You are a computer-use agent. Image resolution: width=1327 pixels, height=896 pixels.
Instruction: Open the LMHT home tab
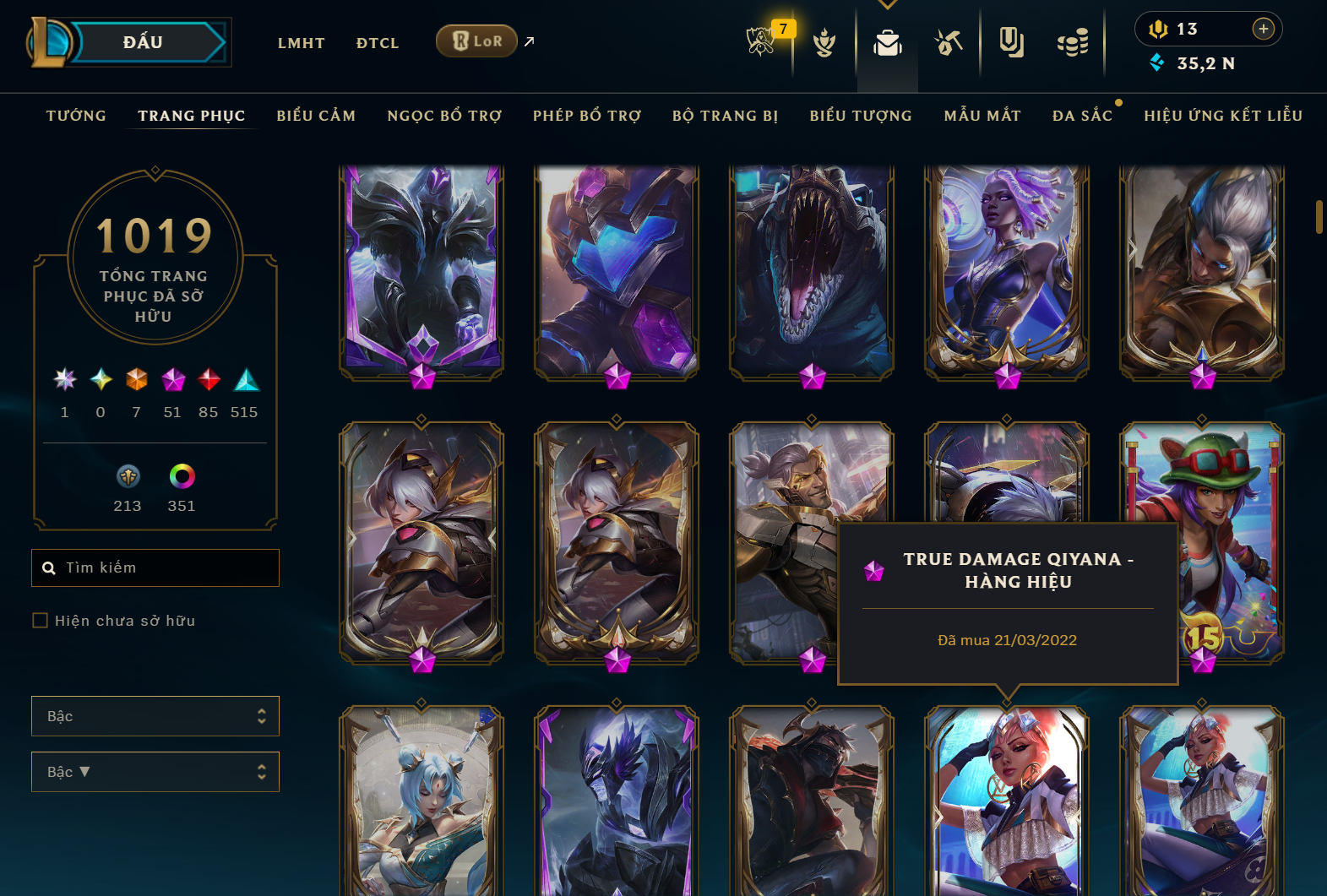pos(301,43)
